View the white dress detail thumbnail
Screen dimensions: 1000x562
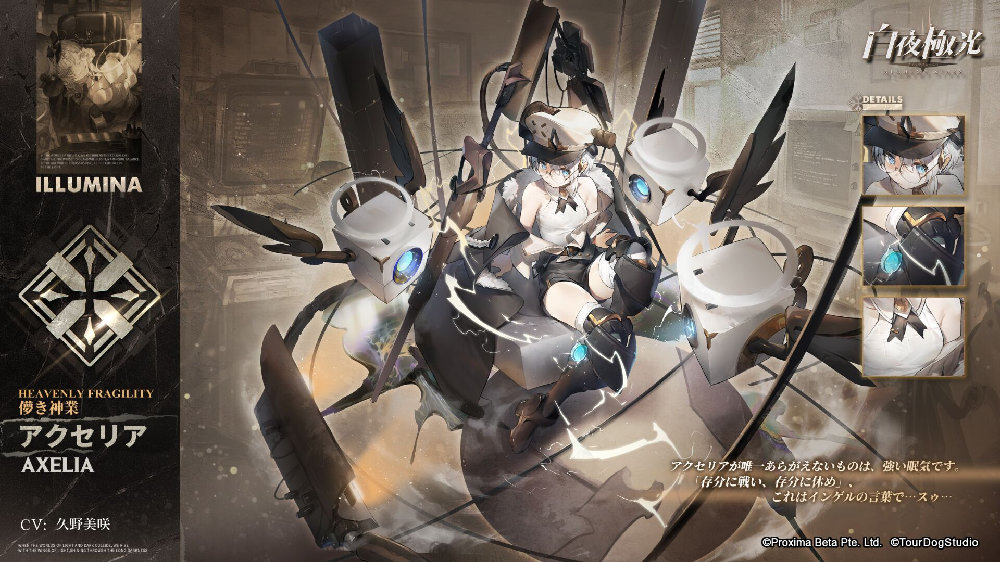[913, 337]
